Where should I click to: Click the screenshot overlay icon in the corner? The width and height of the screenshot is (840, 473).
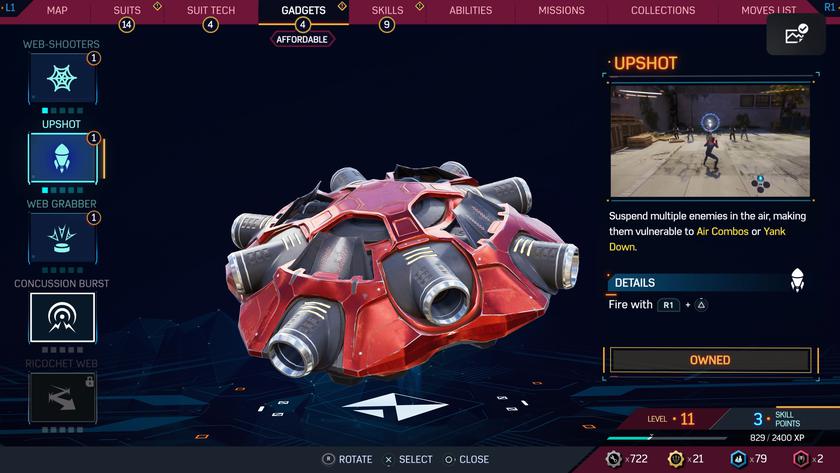pos(796,36)
